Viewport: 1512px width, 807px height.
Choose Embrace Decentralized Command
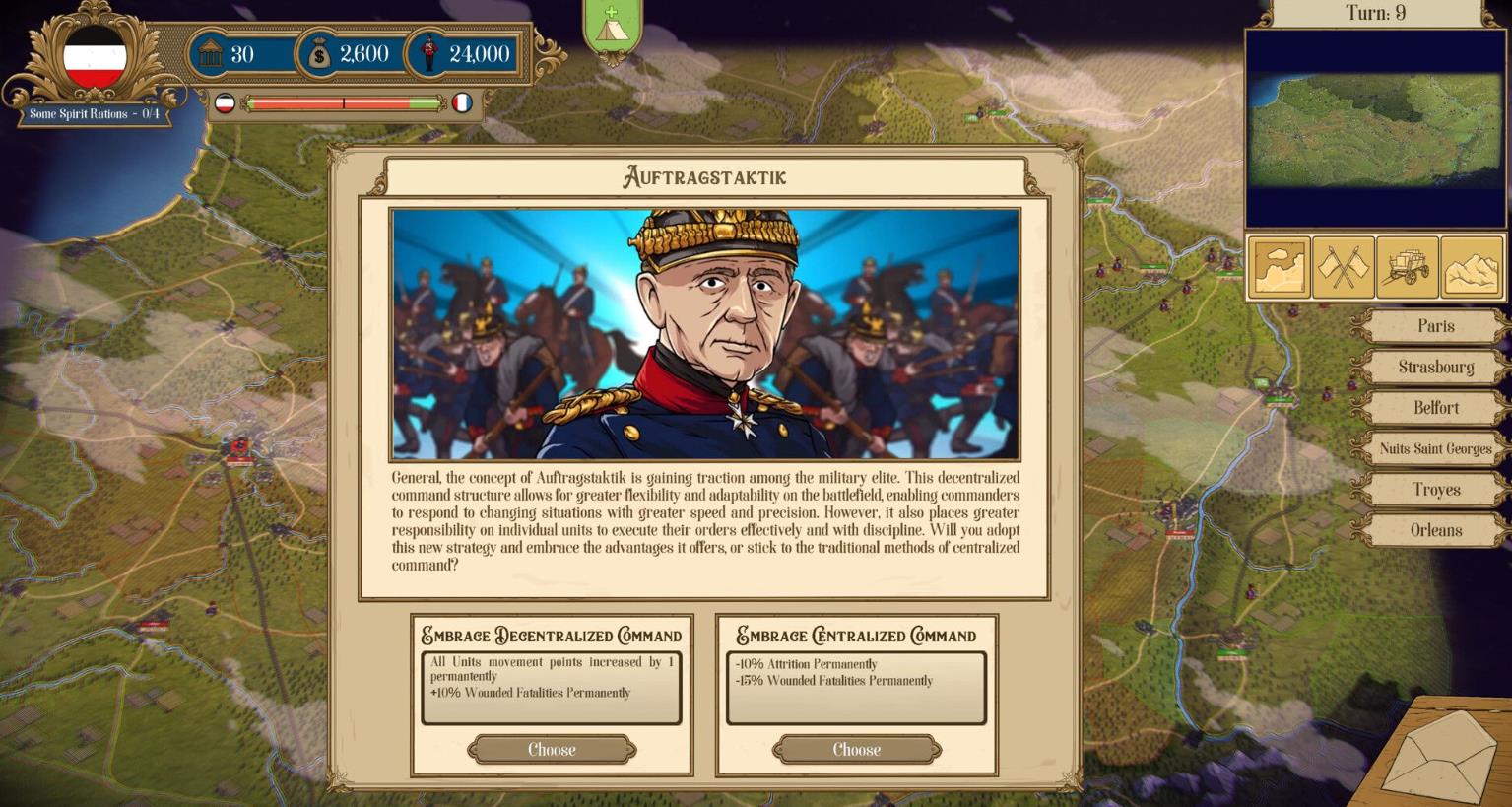pyautogui.click(x=552, y=750)
